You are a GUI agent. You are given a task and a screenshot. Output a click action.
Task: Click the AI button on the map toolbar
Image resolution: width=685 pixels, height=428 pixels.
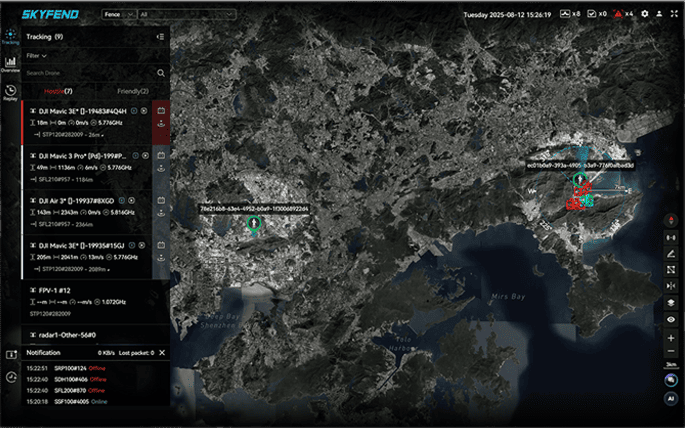(671, 397)
